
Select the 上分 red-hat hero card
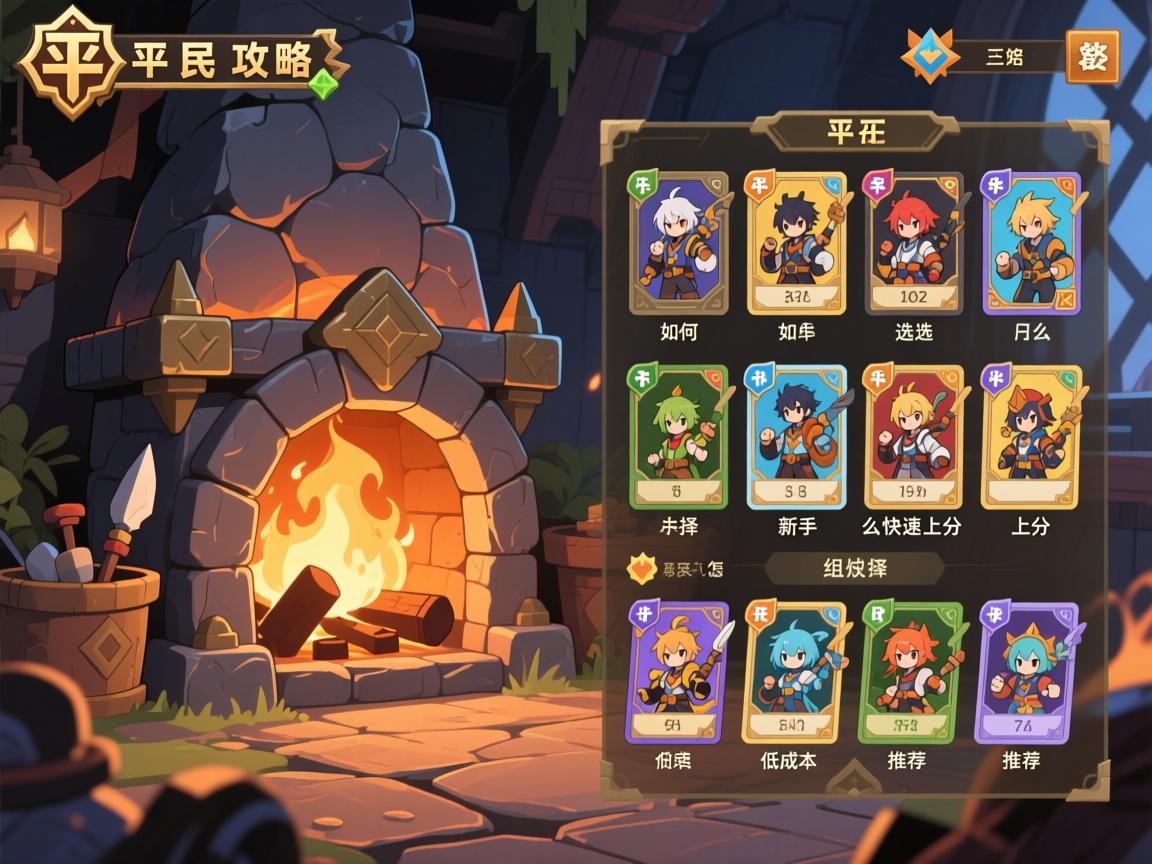(1031, 437)
